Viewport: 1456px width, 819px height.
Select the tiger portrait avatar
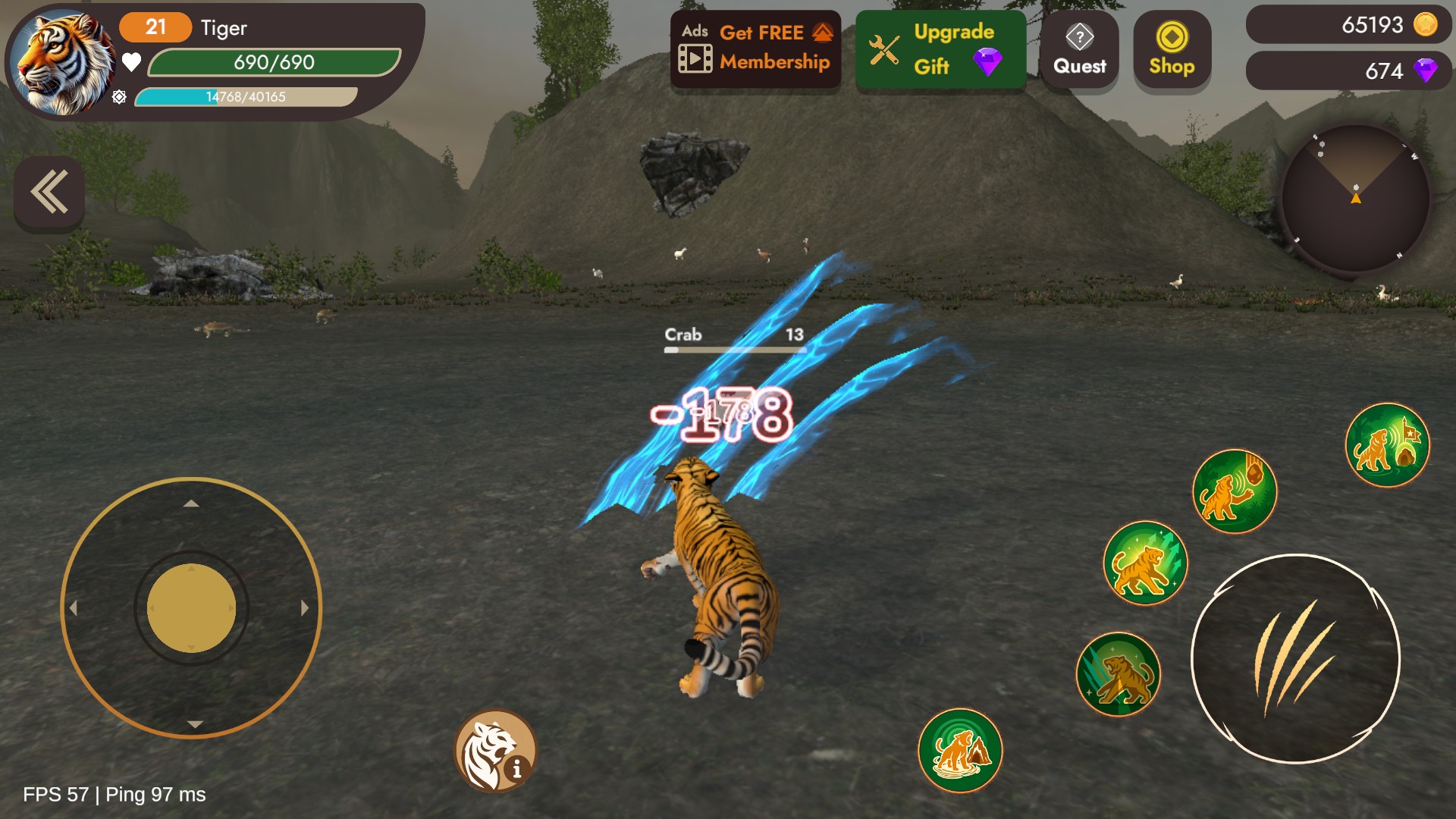tap(62, 62)
